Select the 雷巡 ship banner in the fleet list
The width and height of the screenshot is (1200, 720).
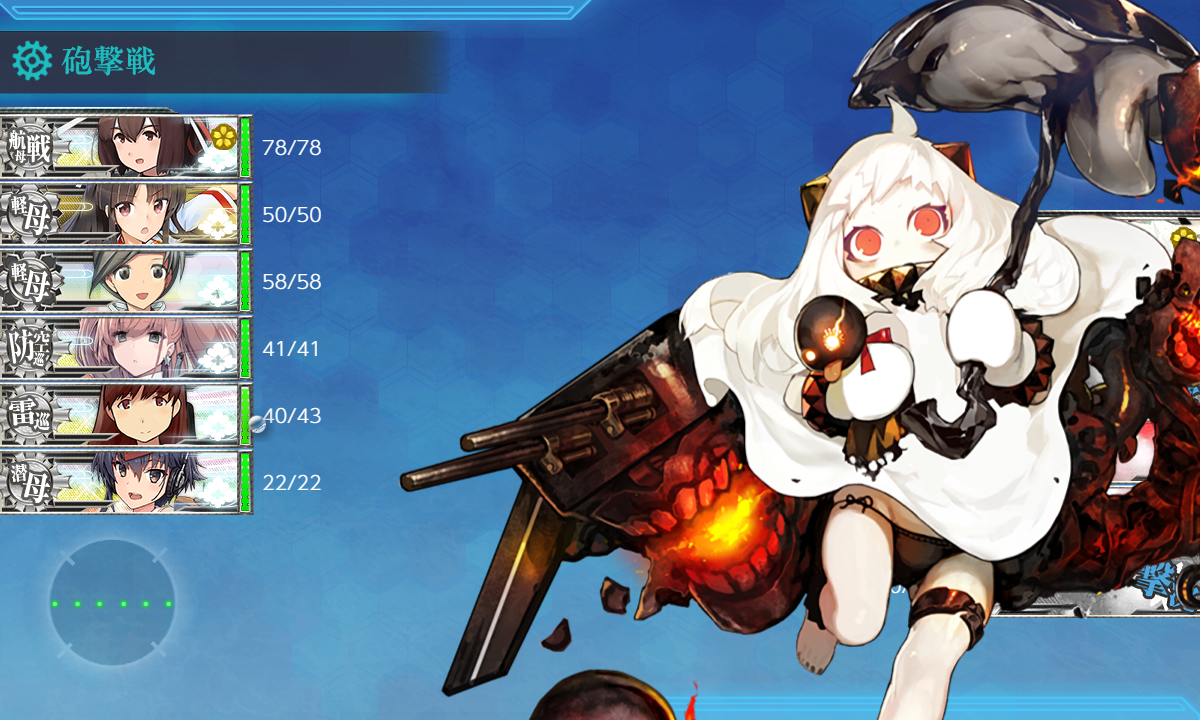click(125, 415)
